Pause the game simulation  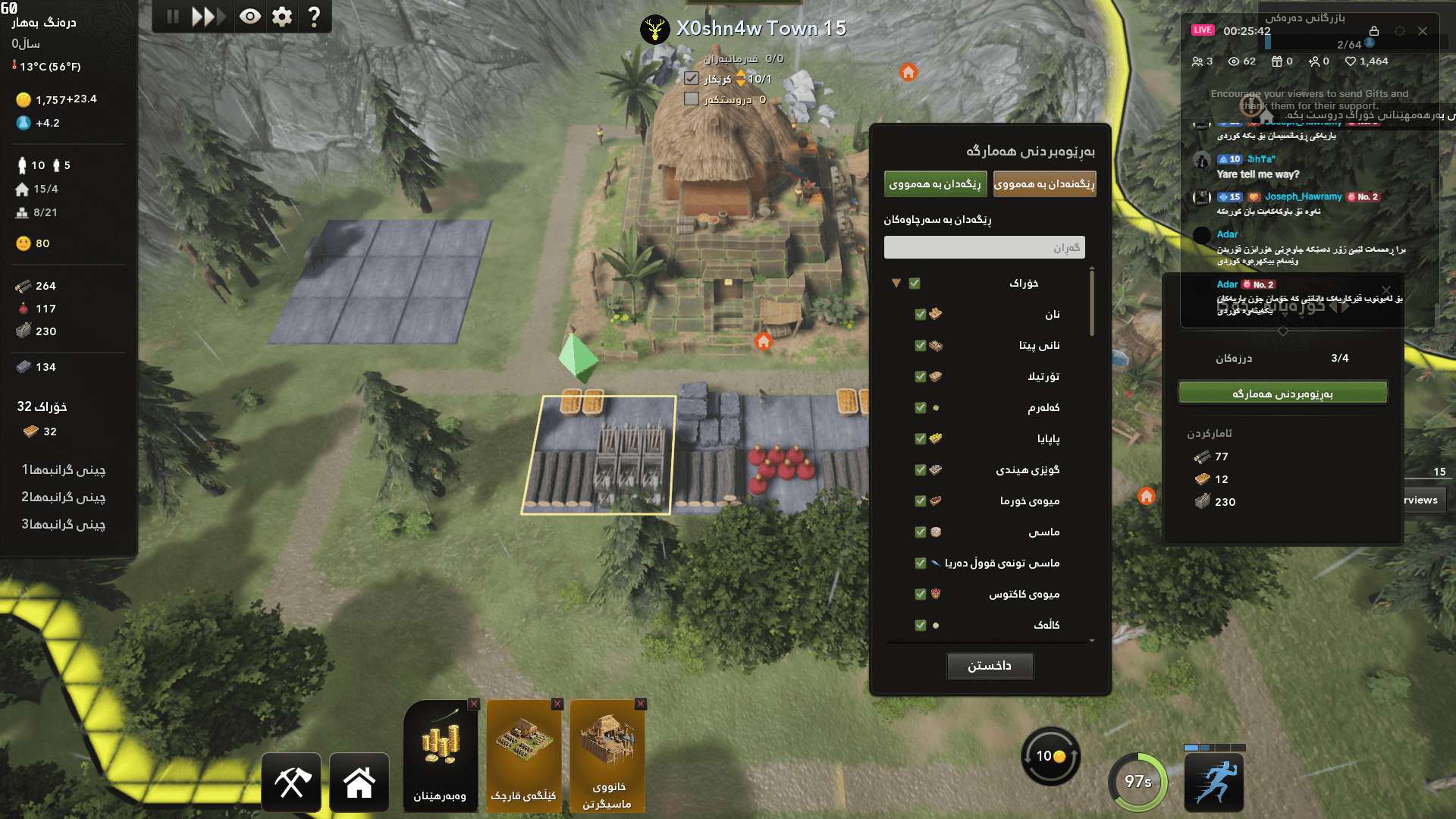click(x=171, y=15)
